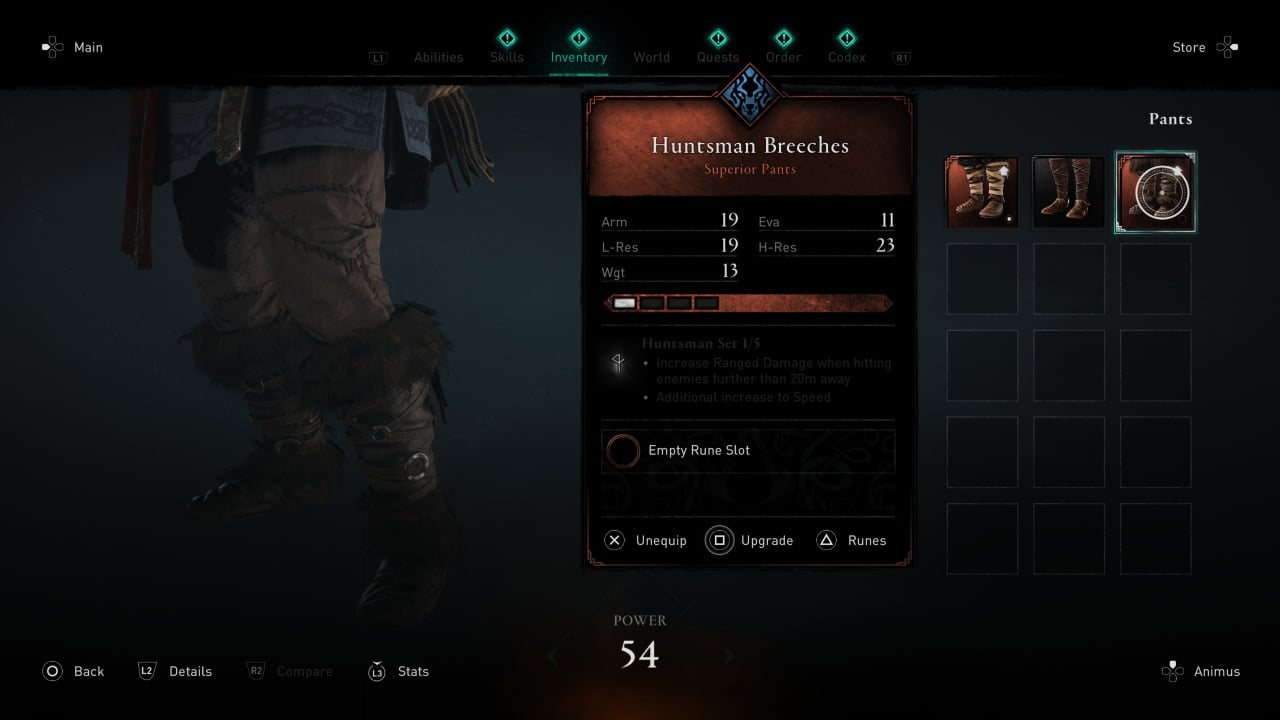
Task: Go Back from the inventory
Action: tap(88, 672)
